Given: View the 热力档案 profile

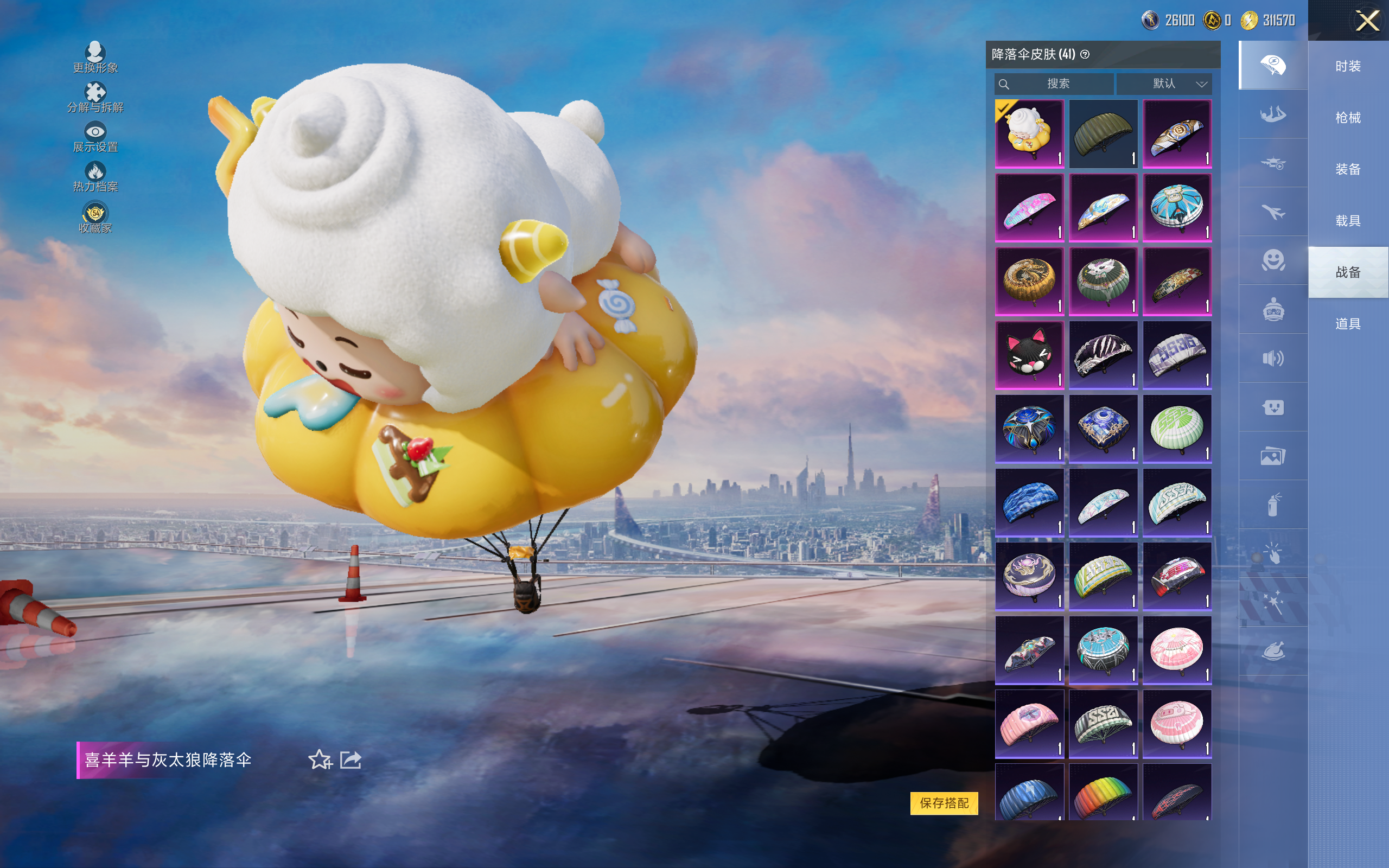Looking at the screenshot, I should click(x=95, y=177).
